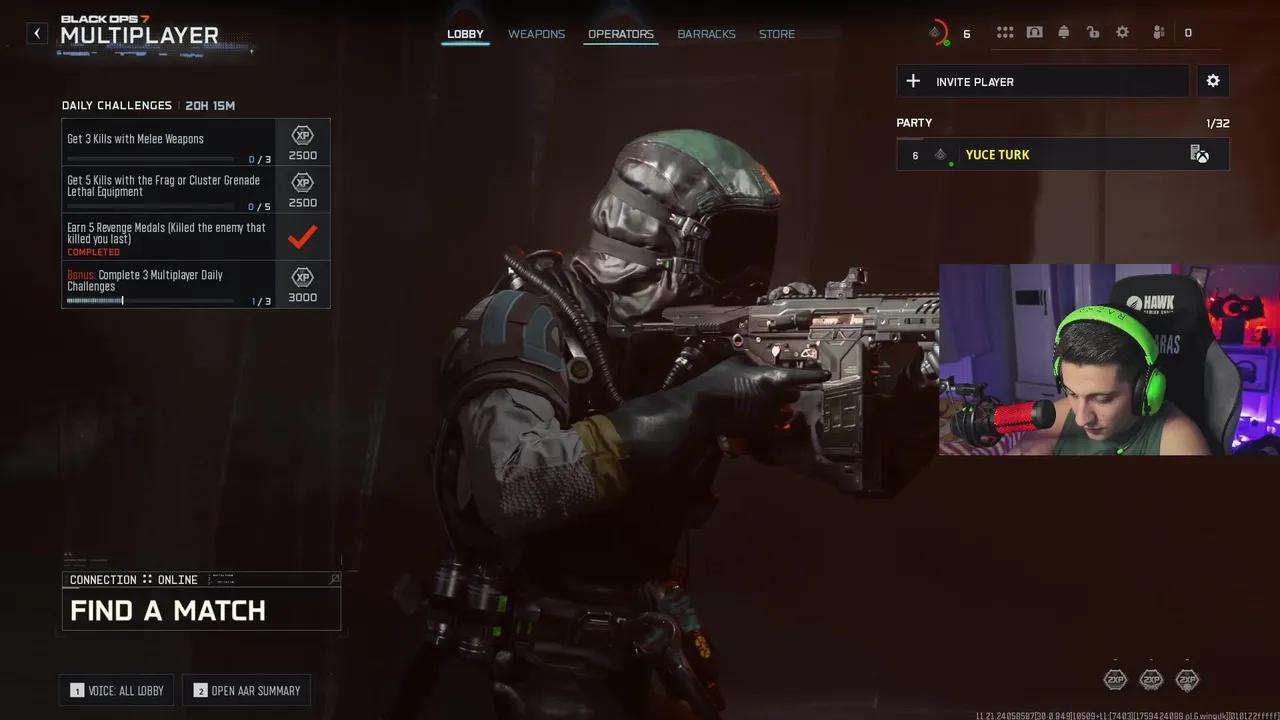The width and height of the screenshot is (1280, 720).
Task: Open the notifications bell
Action: click(x=1064, y=33)
